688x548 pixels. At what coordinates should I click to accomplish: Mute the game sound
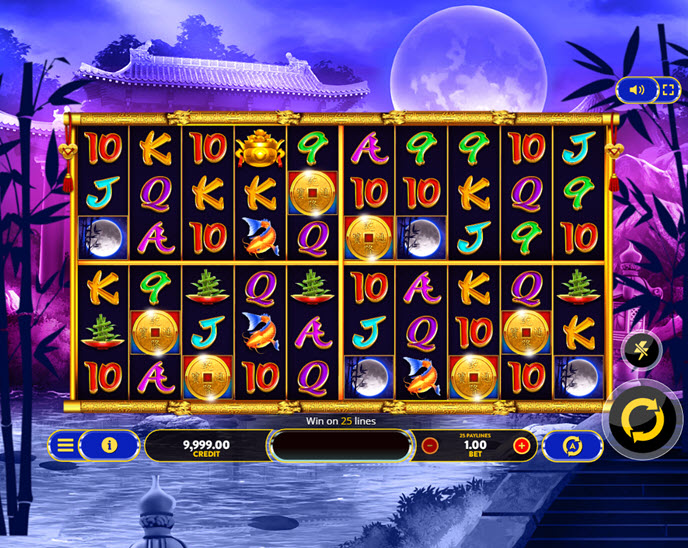tap(637, 89)
